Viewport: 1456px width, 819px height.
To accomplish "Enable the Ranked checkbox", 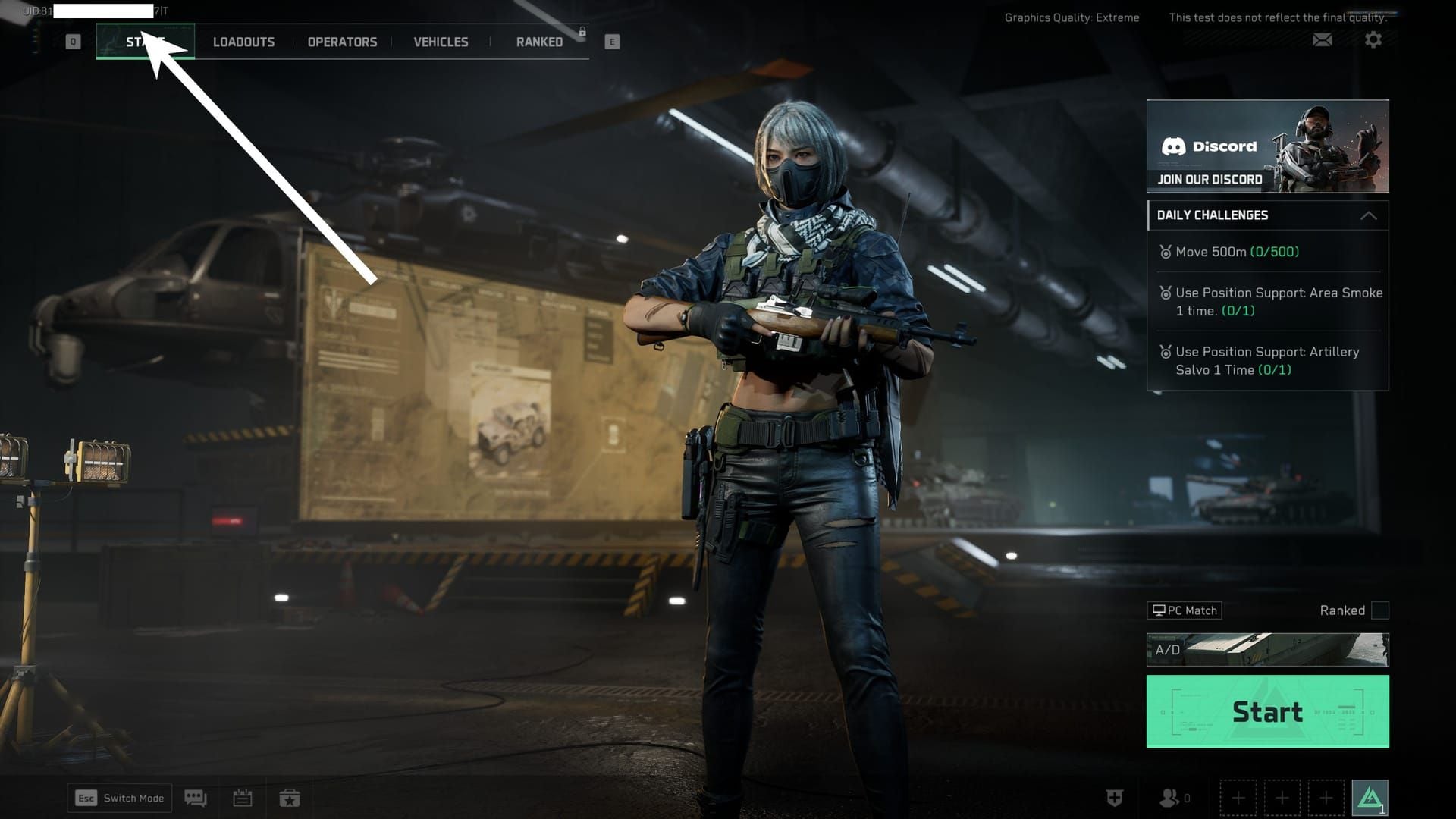I will 1382,610.
